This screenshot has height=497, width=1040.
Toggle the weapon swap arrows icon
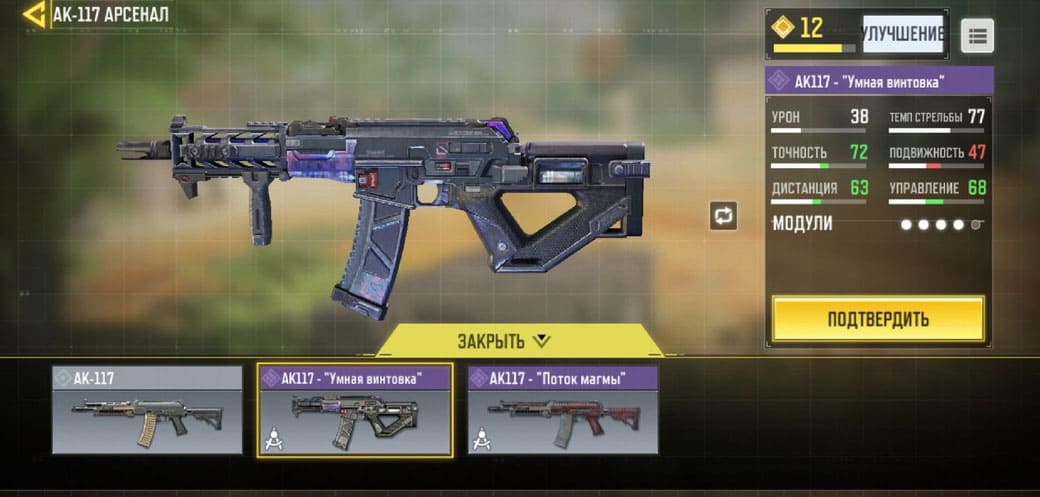click(x=723, y=215)
